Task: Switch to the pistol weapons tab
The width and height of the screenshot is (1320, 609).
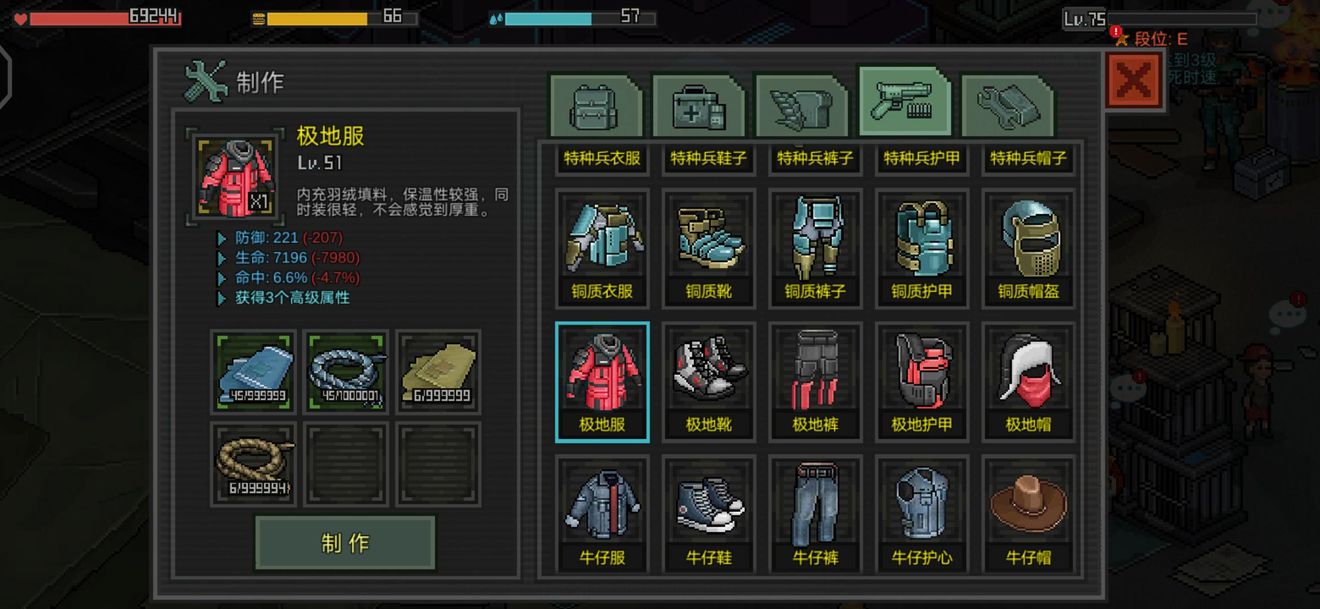Action: [904, 103]
